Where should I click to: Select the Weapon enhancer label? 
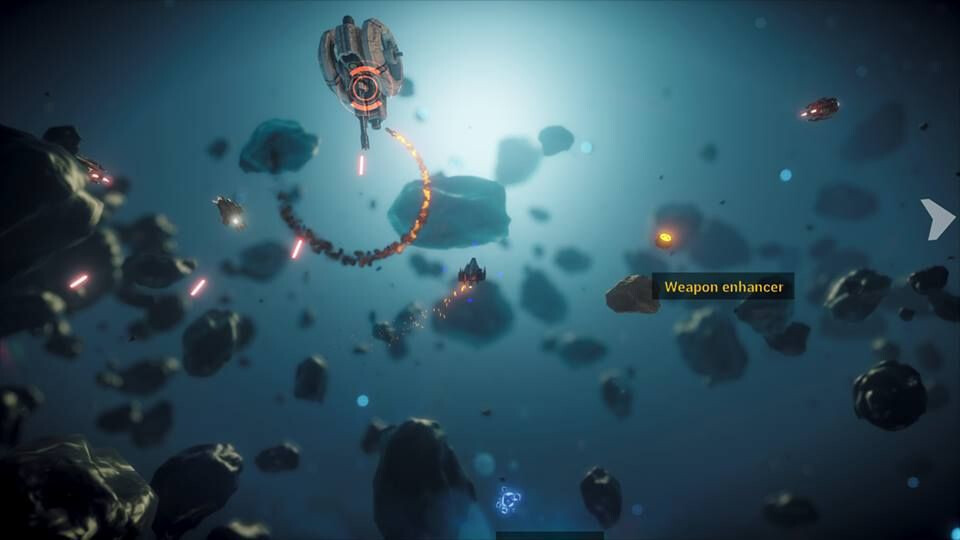coord(723,287)
